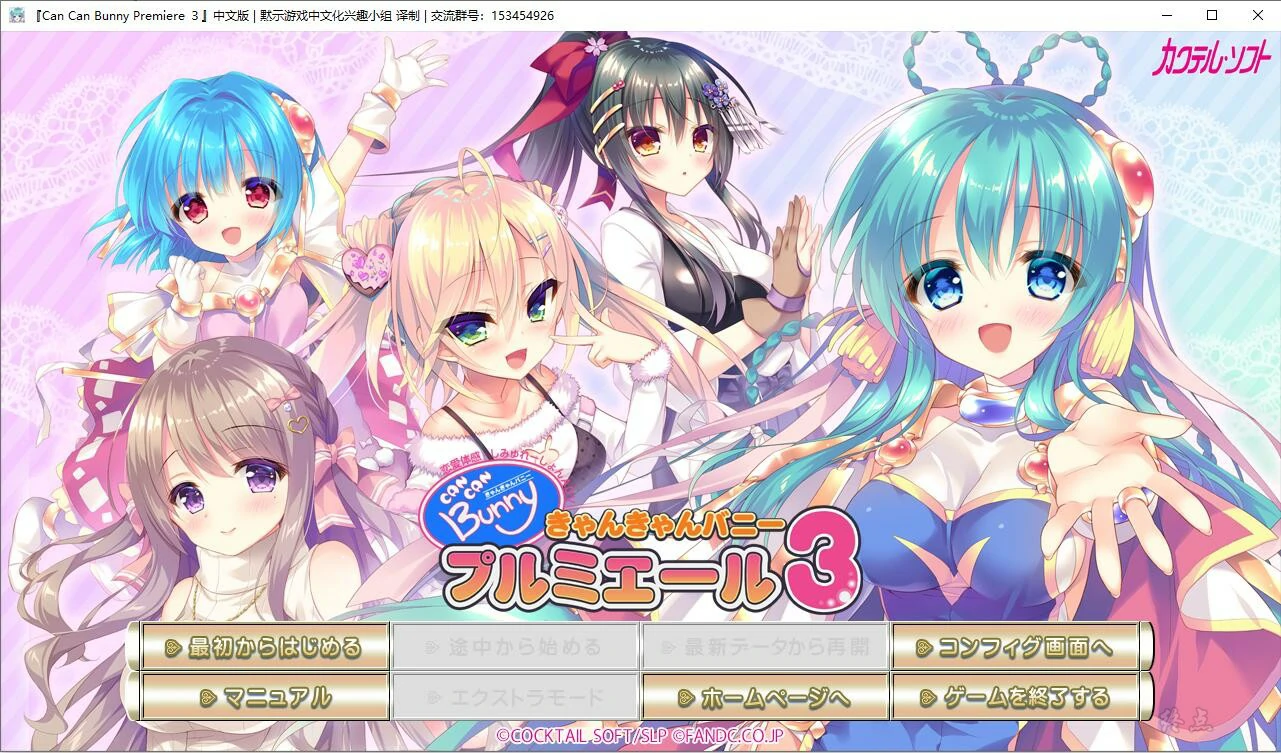Open the game manual with マニュアル

265,694
